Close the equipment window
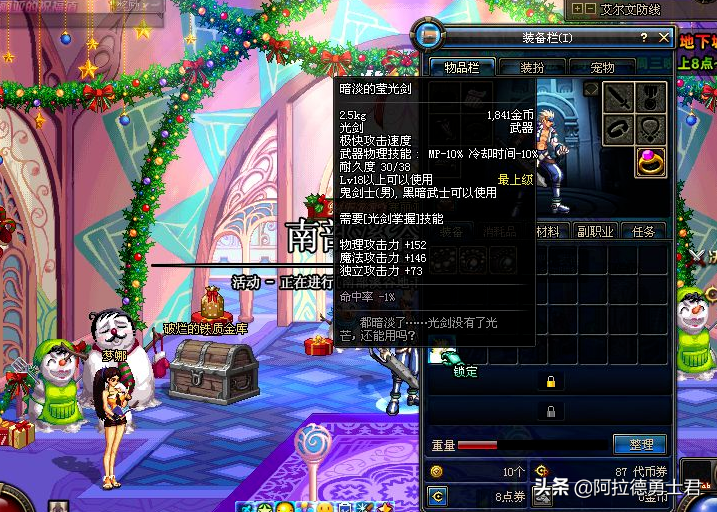The height and width of the screenshot is (512, 717). pyautogui.click(x=665, y=37)
